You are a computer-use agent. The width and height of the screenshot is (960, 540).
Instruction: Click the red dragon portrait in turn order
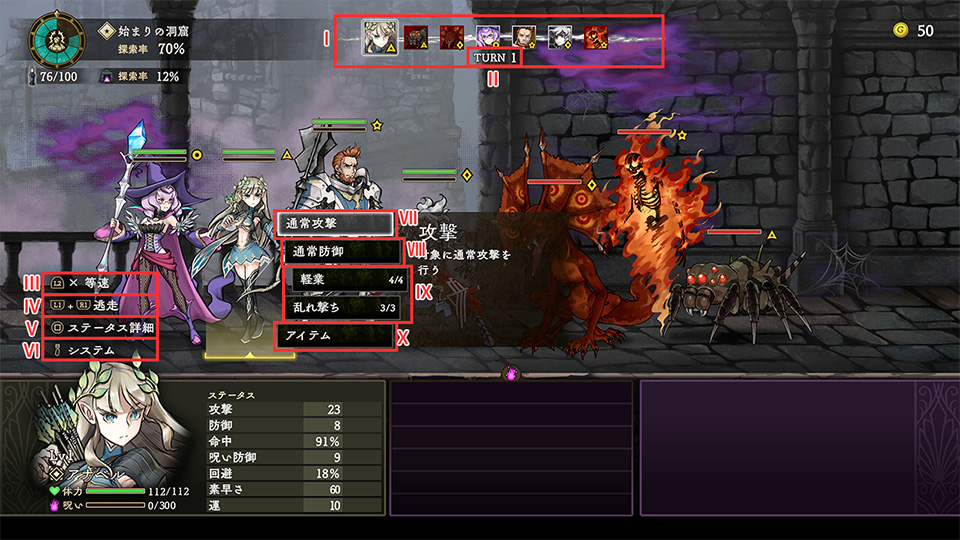point(452,38)
